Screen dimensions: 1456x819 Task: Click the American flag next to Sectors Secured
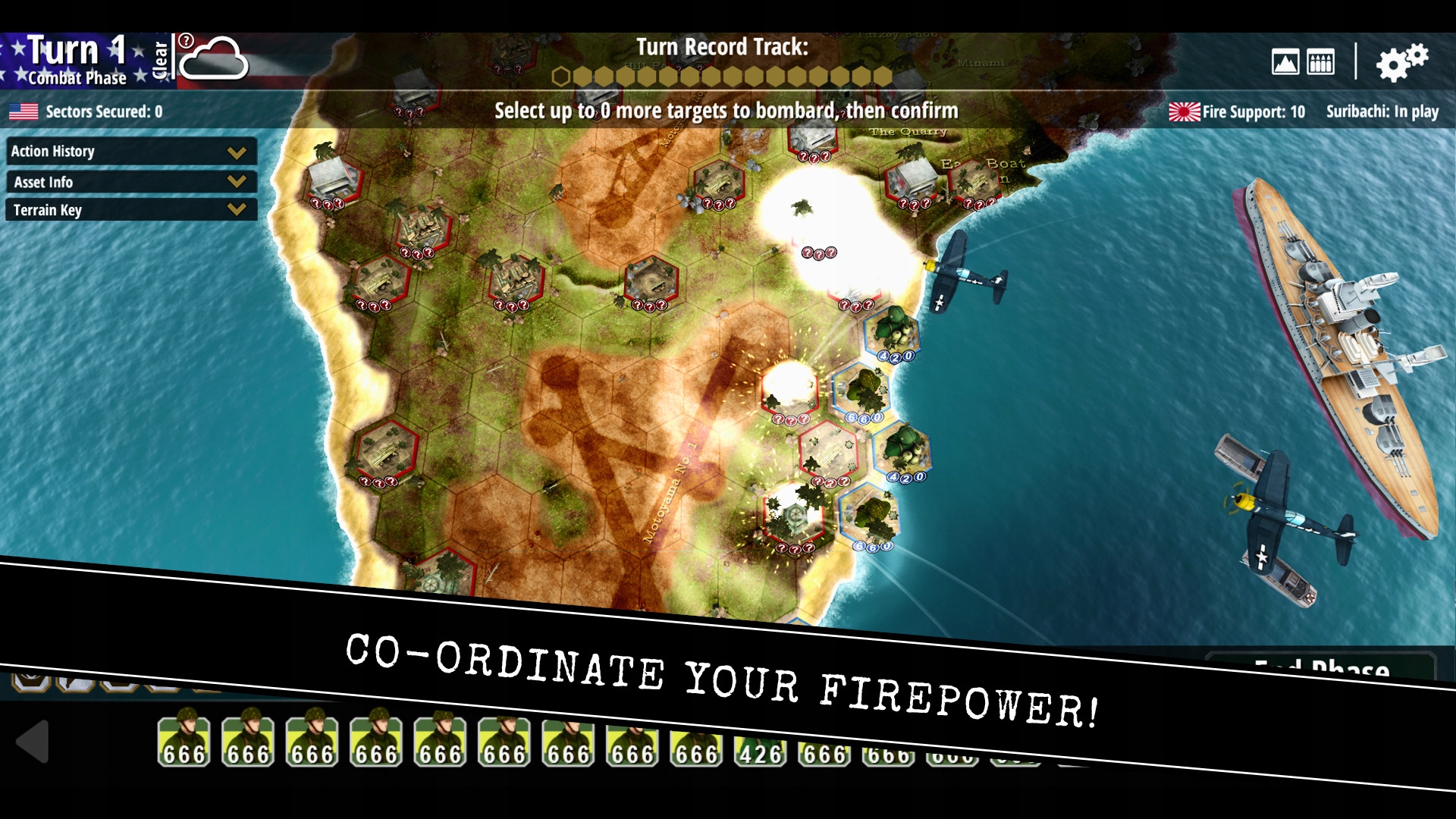[x=24, y=111]
